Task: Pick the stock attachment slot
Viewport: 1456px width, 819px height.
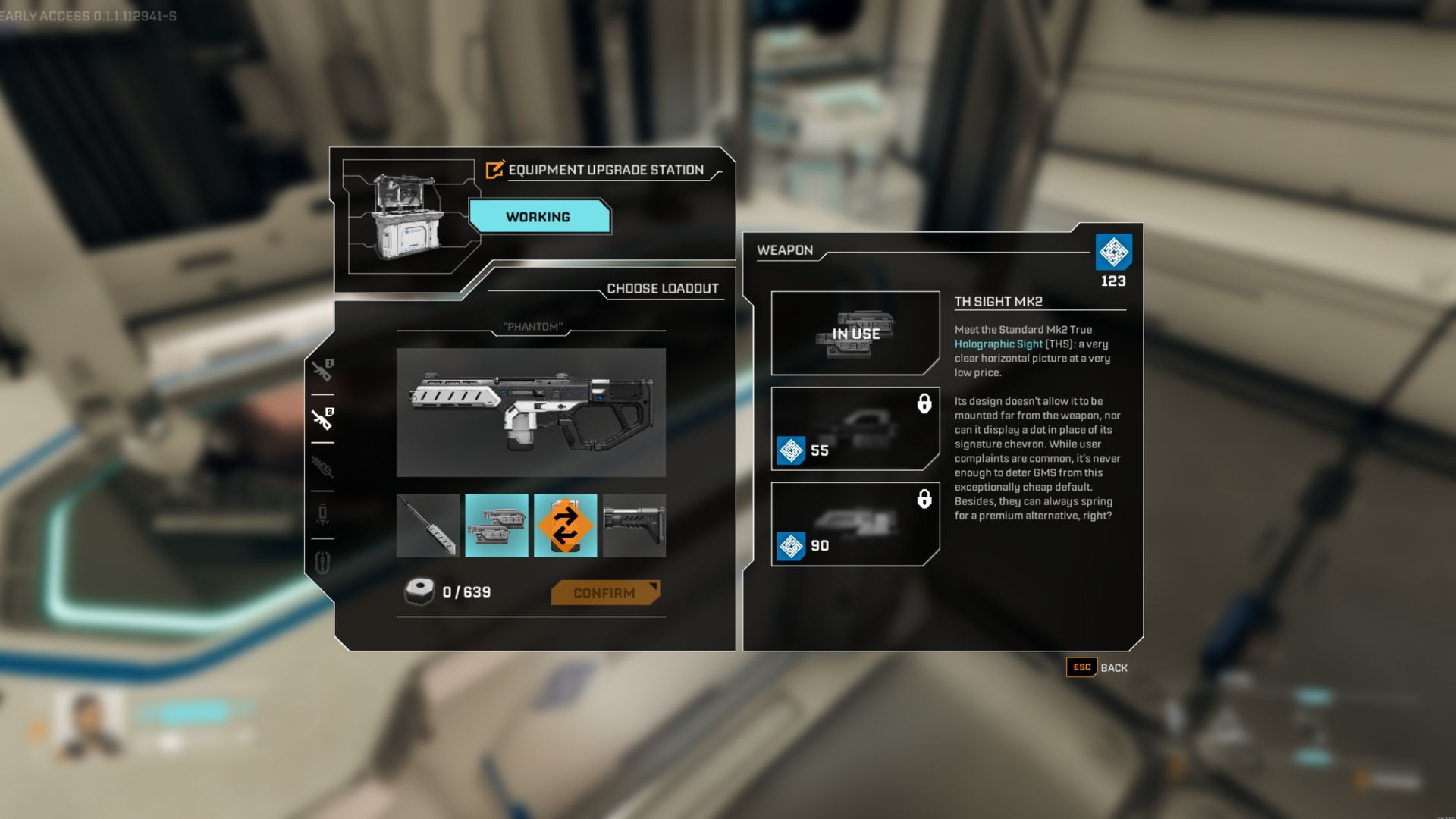Action: [x=634, y=526]
